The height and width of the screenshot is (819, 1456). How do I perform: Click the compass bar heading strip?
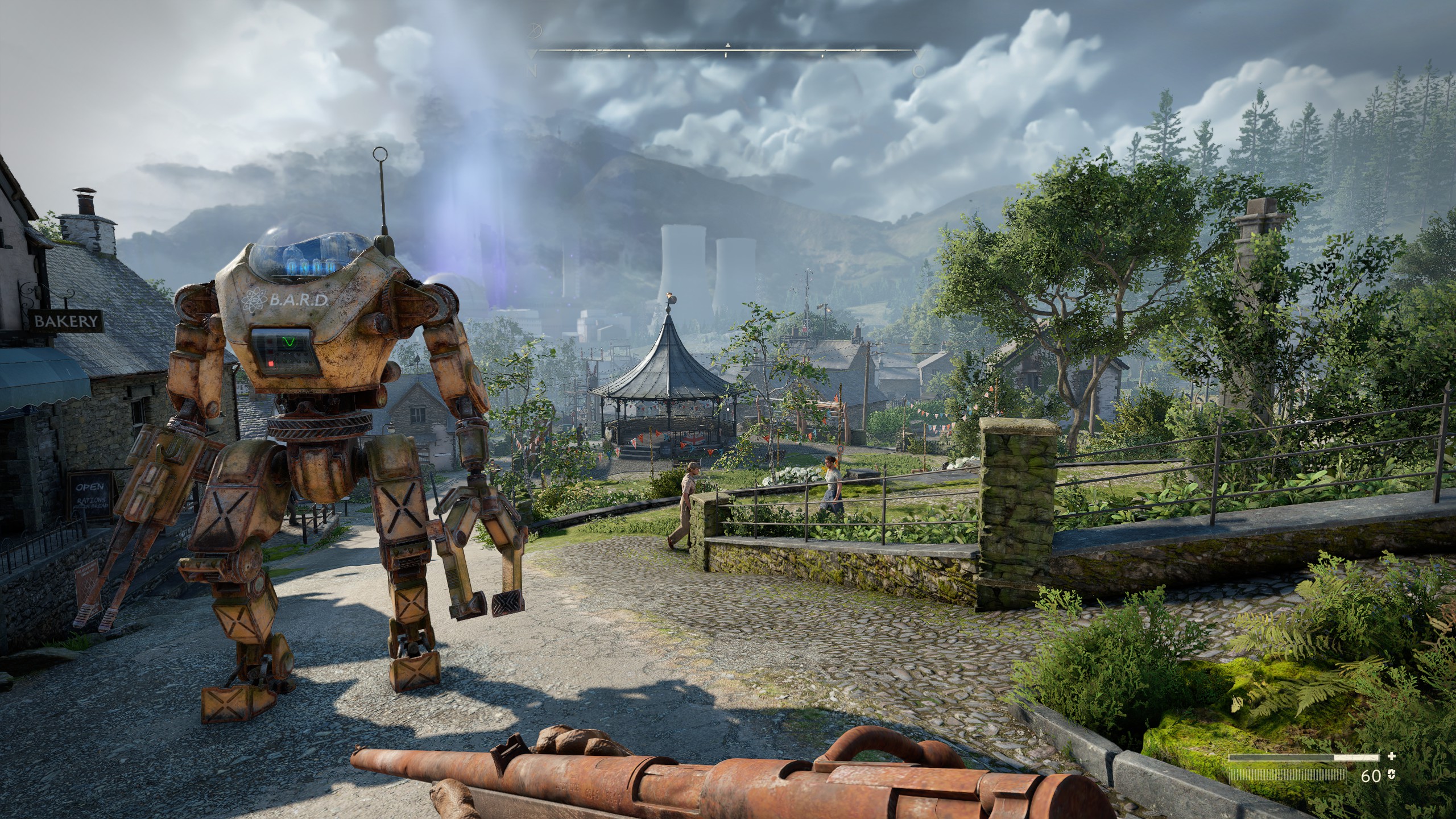pos(727,52)
